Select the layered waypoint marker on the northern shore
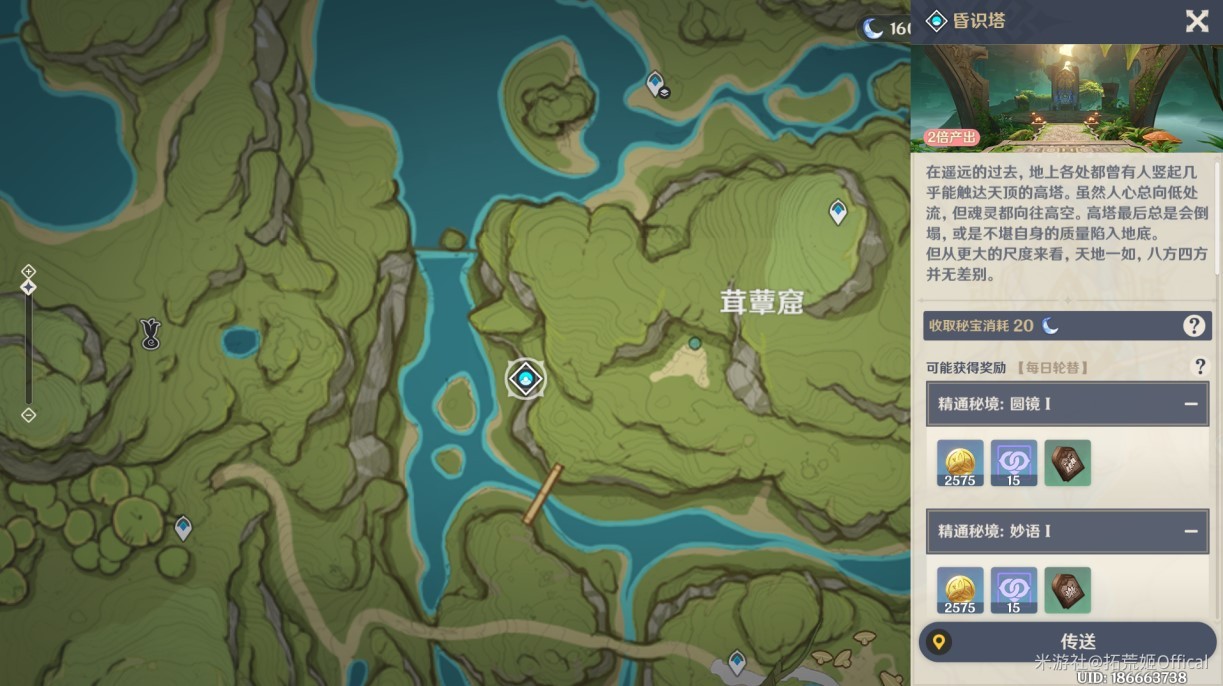1223x686 pixels. tap(656, 84)
